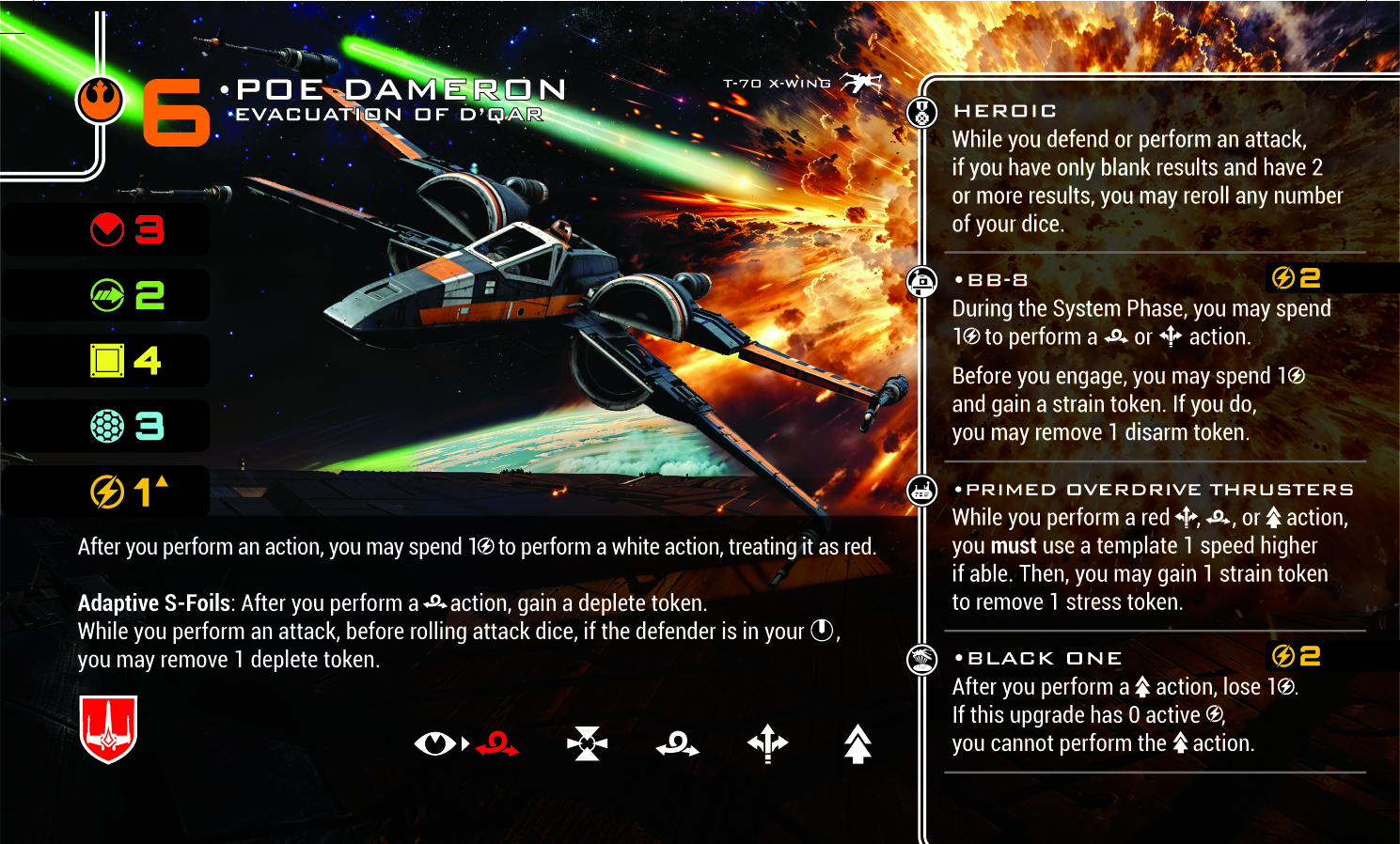Click the cyan shield stat icon
The width and height of the screenshot is (1400, 844).
click(x=107, y=426)
